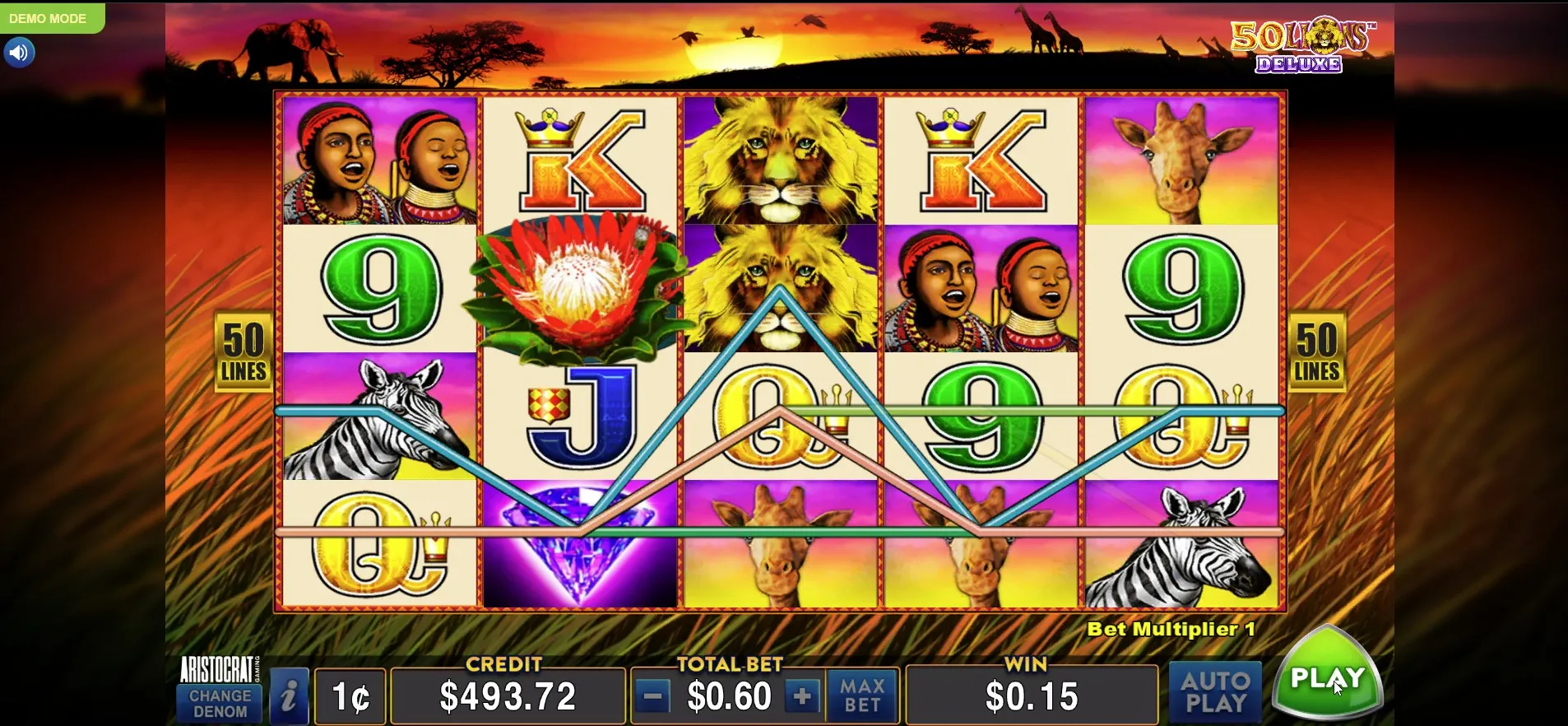
Task: Start Auto Play spins
Action: tap(1214, 692)
